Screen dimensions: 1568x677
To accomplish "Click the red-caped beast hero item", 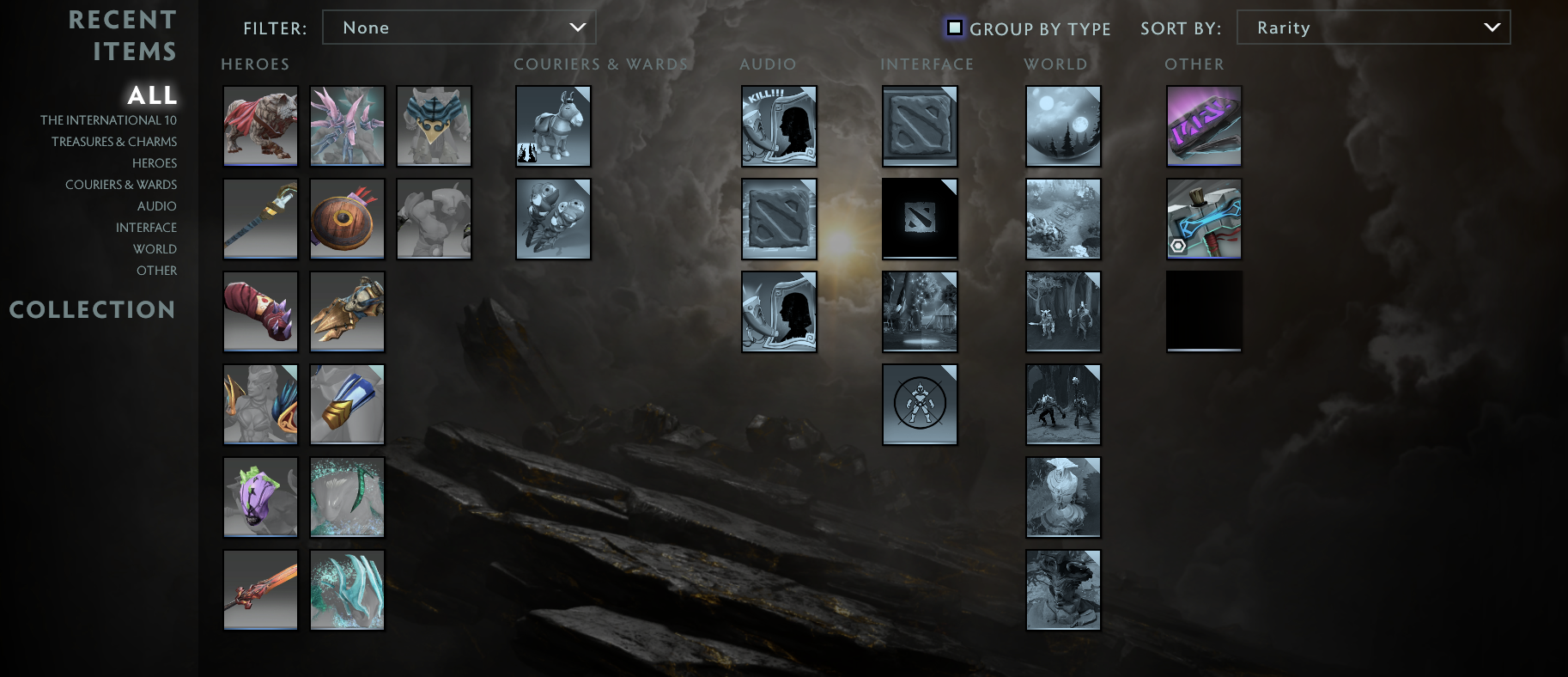I will click(x=260, y=125).
